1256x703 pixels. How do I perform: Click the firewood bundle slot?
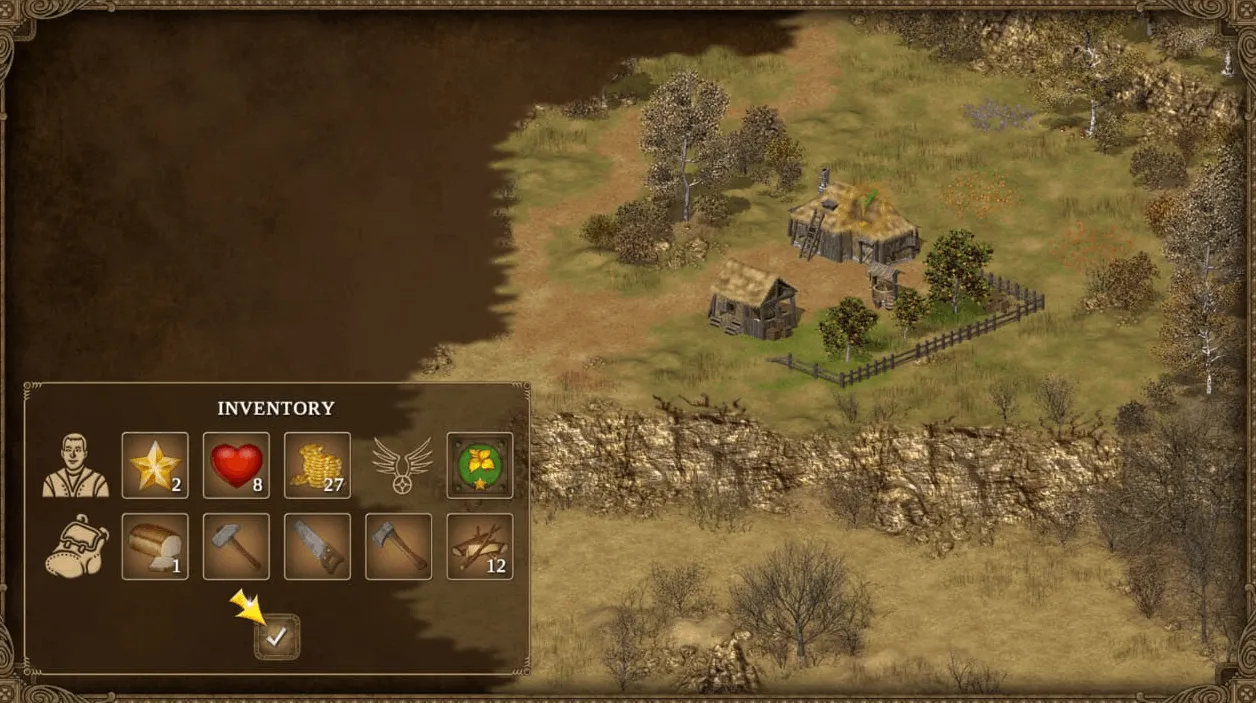click(479, 546)
